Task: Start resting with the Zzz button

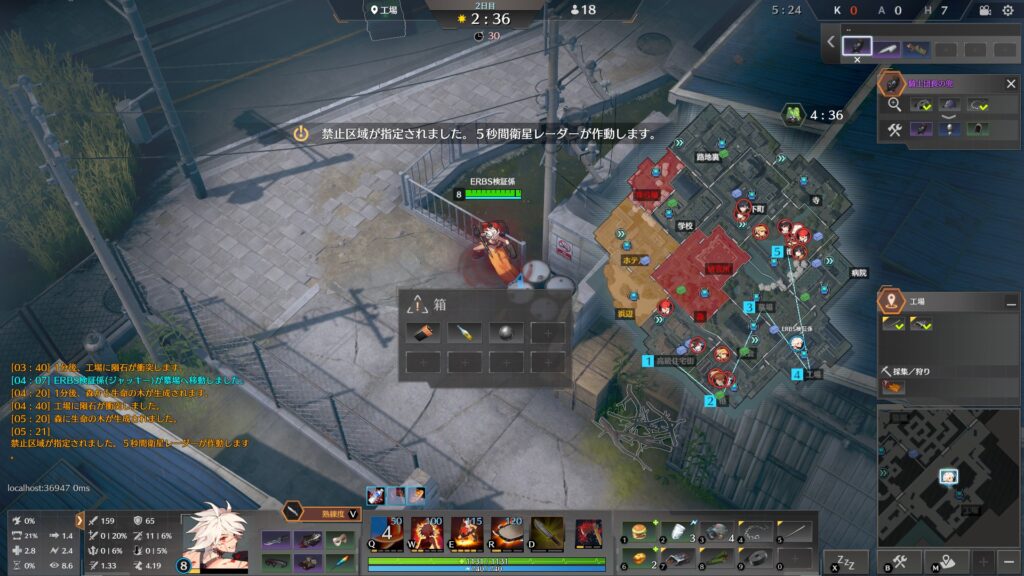Action: (x=846, y=561)
